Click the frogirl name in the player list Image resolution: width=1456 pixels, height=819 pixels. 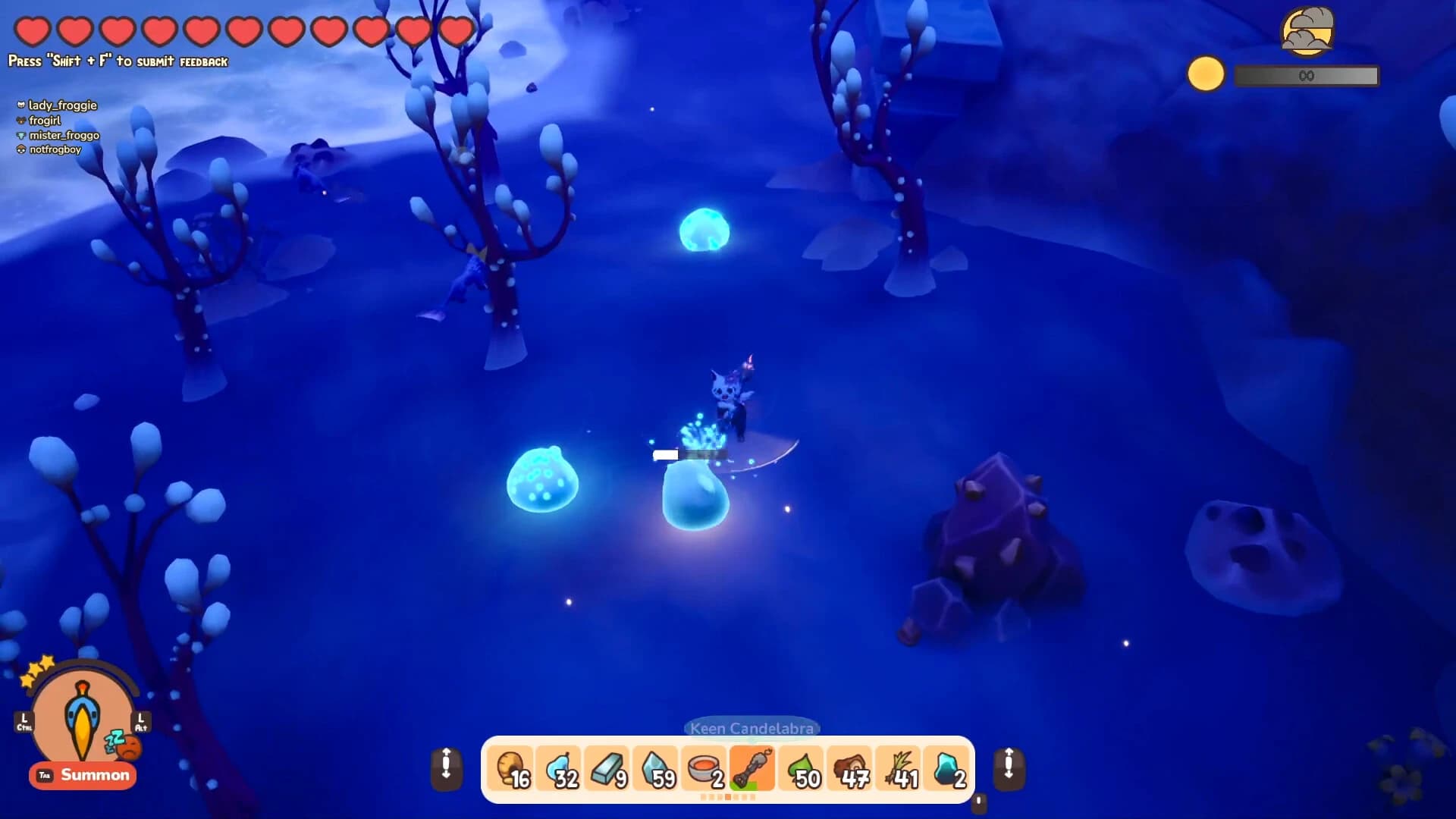click(45, 120)
